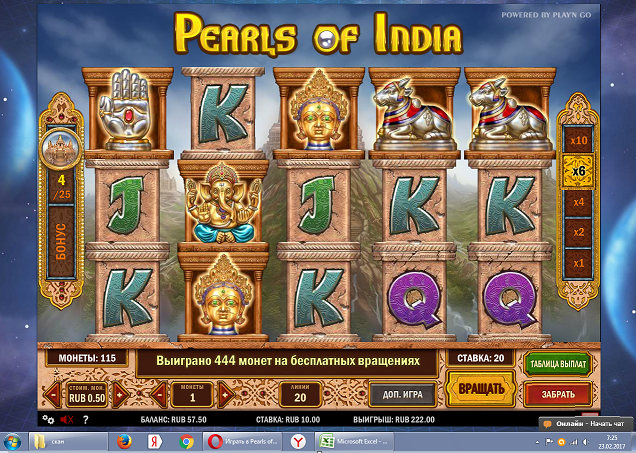Image resolution: width=636 pixels, height=453 pixels.
Task: Open the ТАБЛИЦА ВЫПЛАТ paytable
Action: [x=556, y=364]
